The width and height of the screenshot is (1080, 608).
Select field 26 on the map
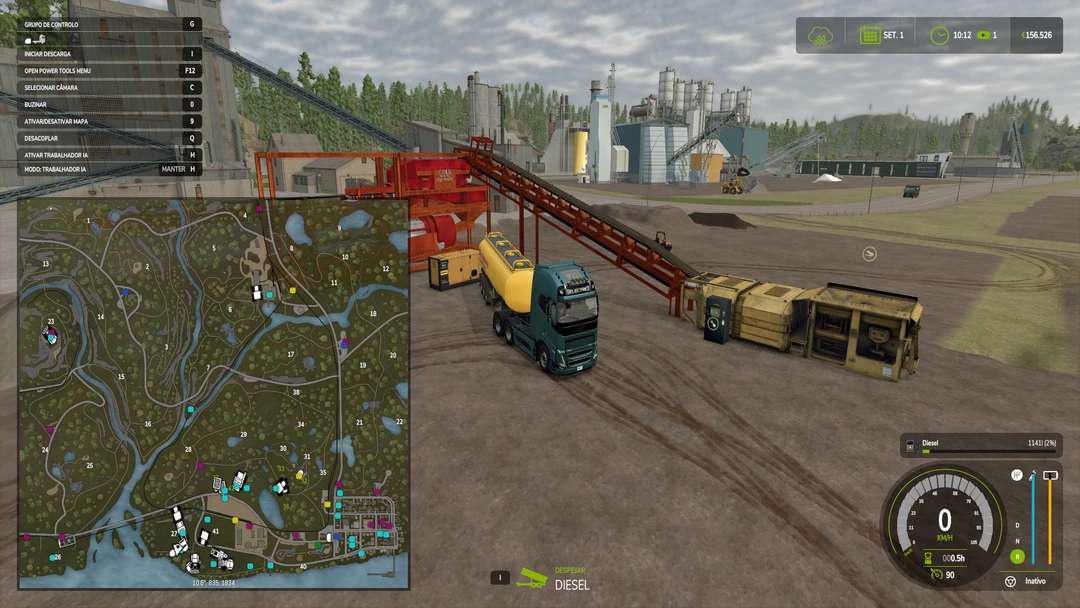[57, 557]
